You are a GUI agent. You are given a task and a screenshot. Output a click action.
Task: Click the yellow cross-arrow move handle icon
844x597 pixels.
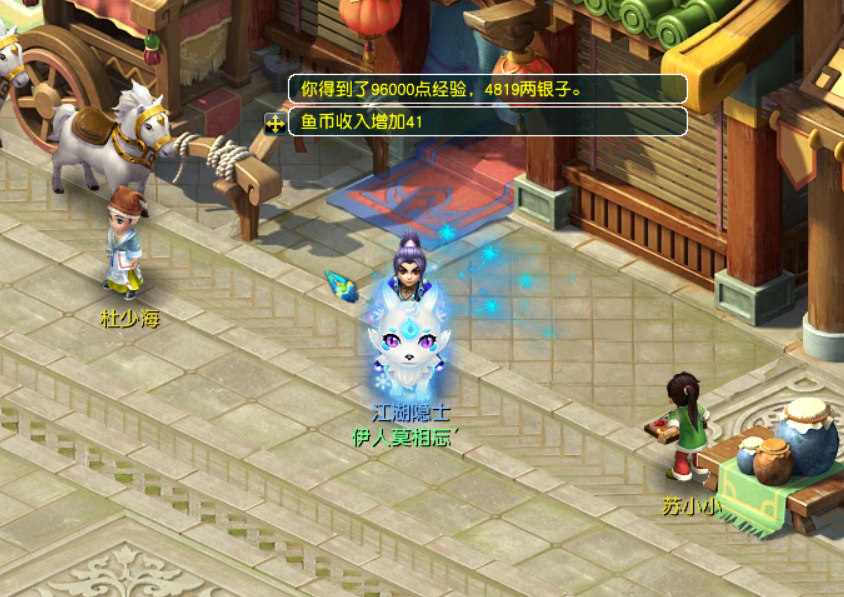(274, 123)
